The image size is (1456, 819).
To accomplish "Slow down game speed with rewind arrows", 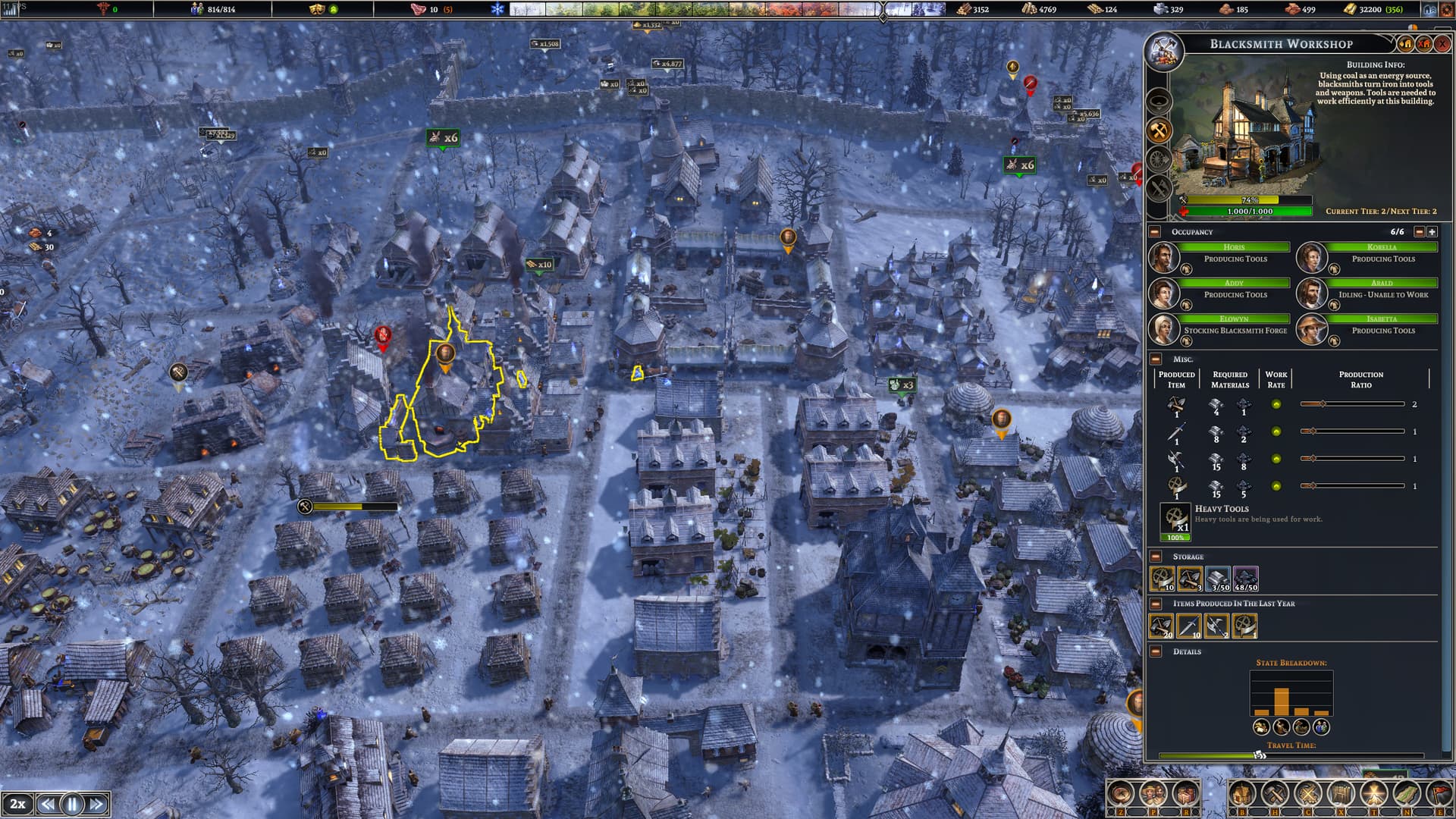I will pos(48,804).
